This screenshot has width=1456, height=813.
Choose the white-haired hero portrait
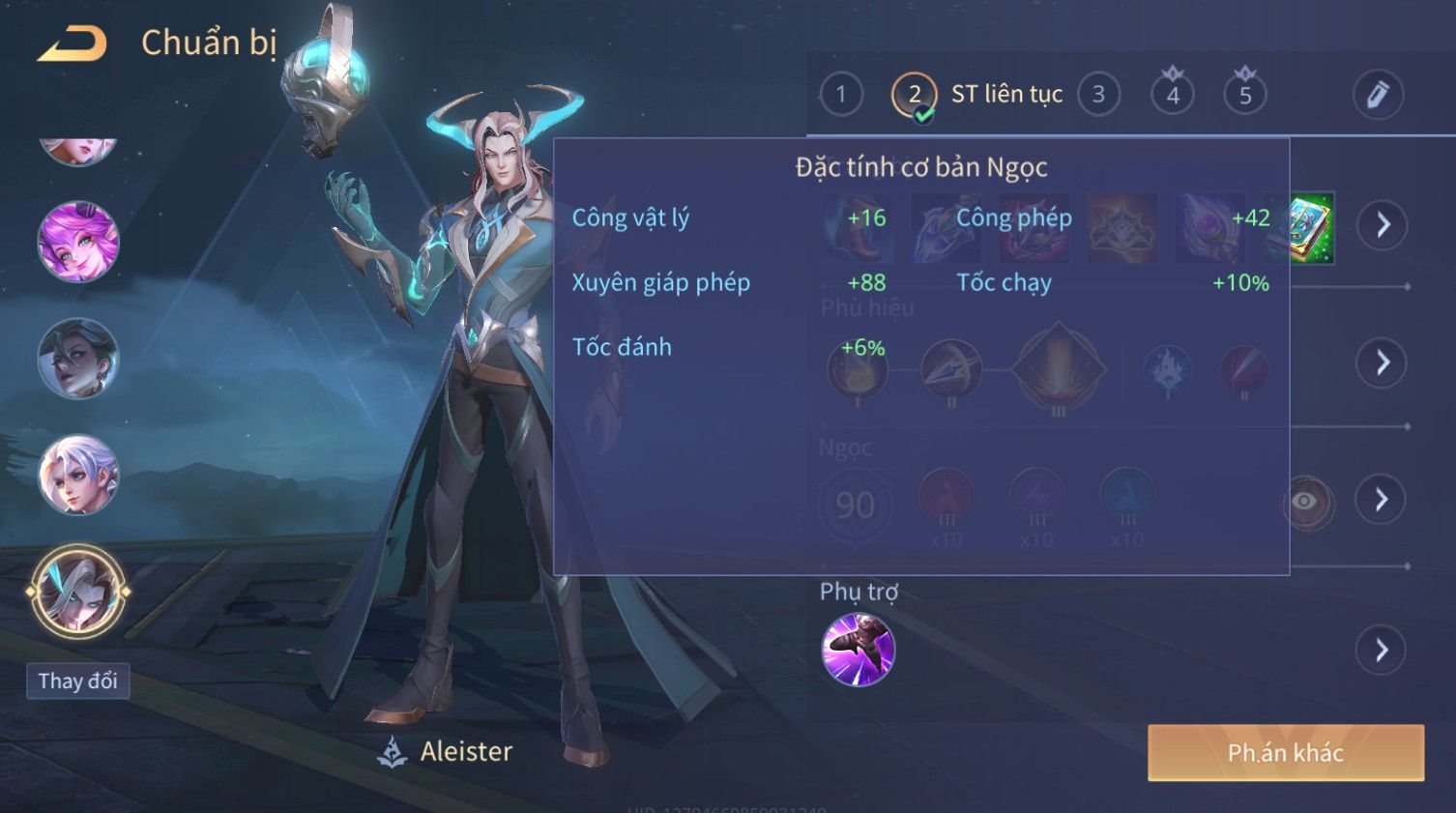(78, 475)
